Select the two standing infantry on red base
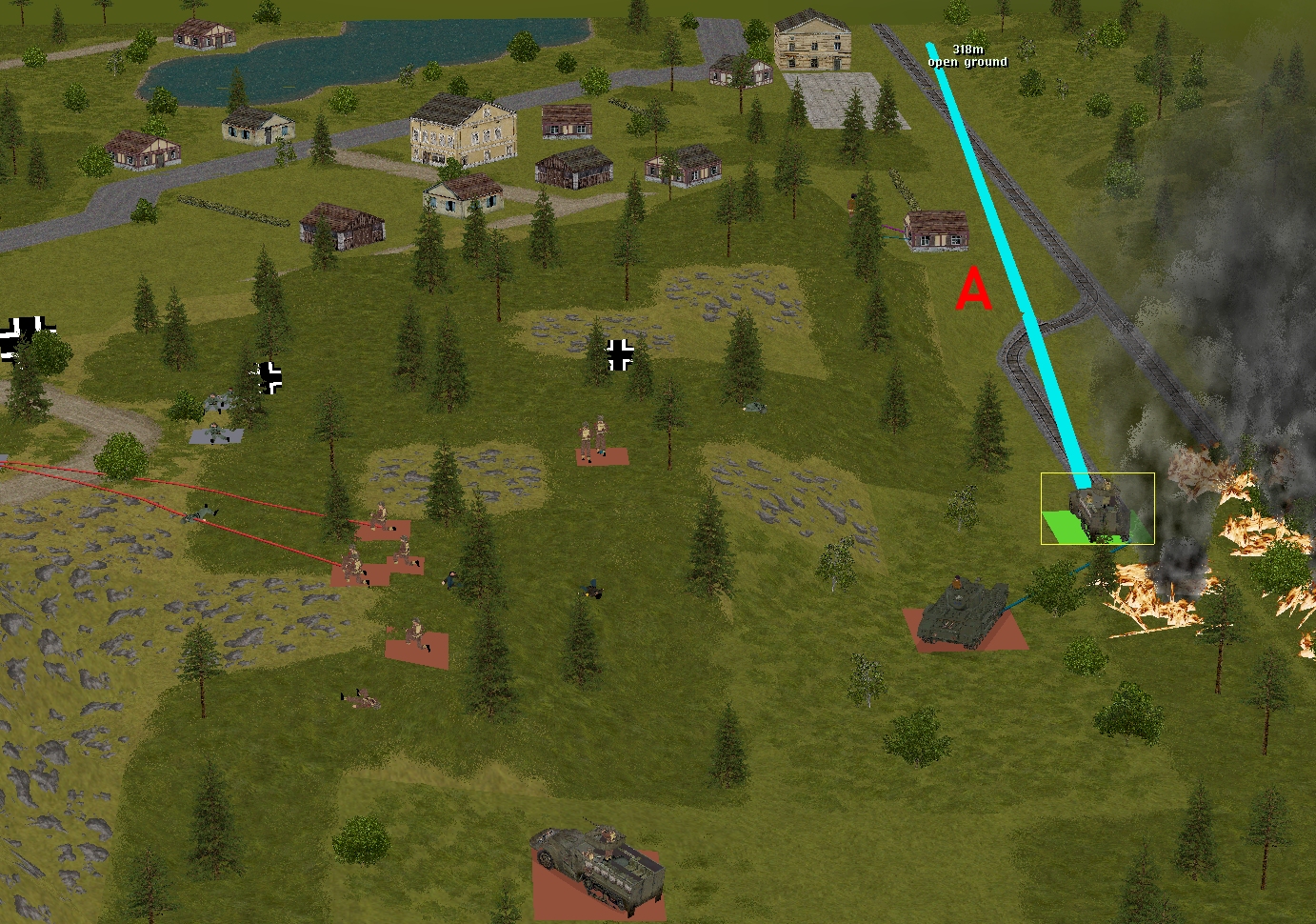This screenshot has width=1316, height=924. pyautogui.click(x=594, y=439)
